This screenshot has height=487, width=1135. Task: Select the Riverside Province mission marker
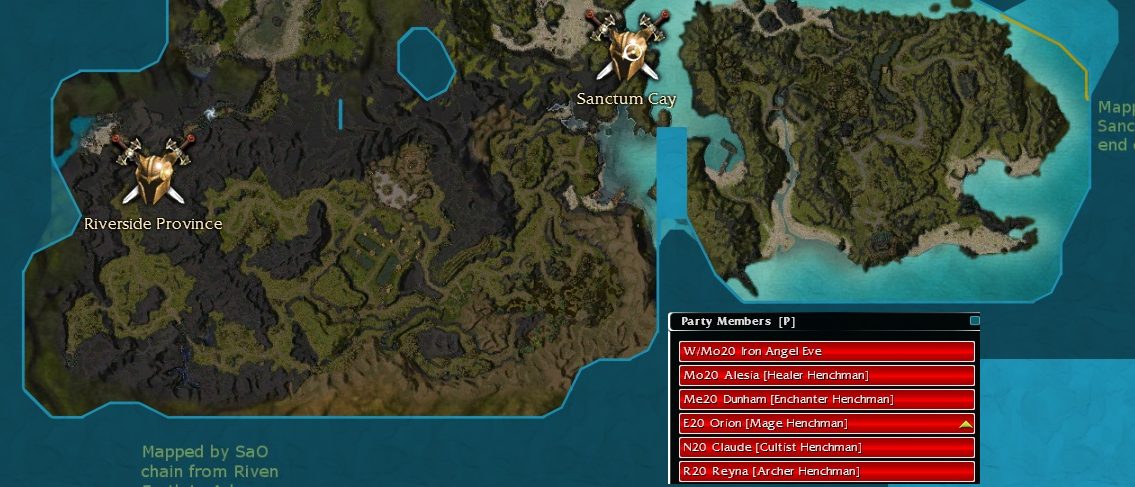[x=153, y=170]
